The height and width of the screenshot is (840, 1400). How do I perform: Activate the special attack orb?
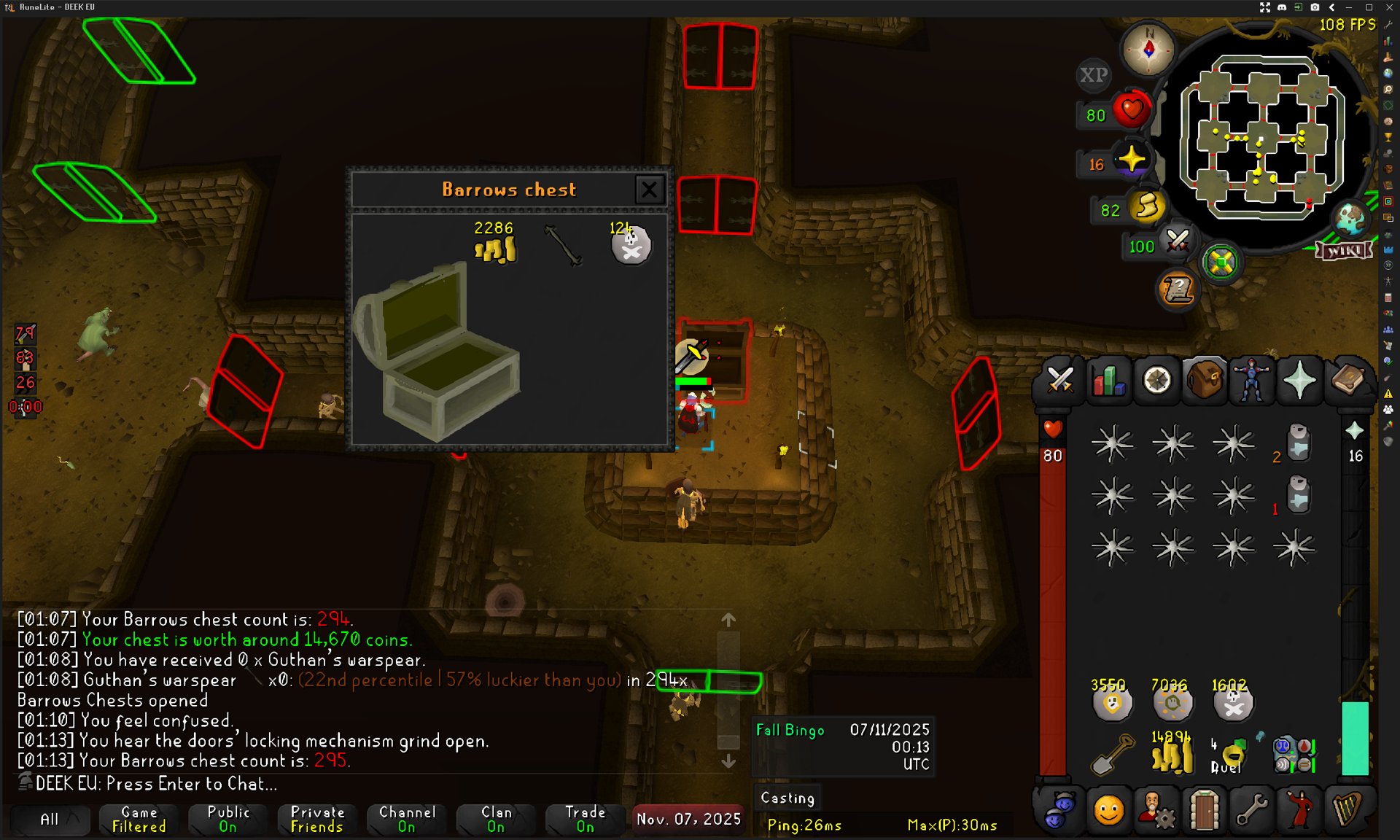point(1176,241)
